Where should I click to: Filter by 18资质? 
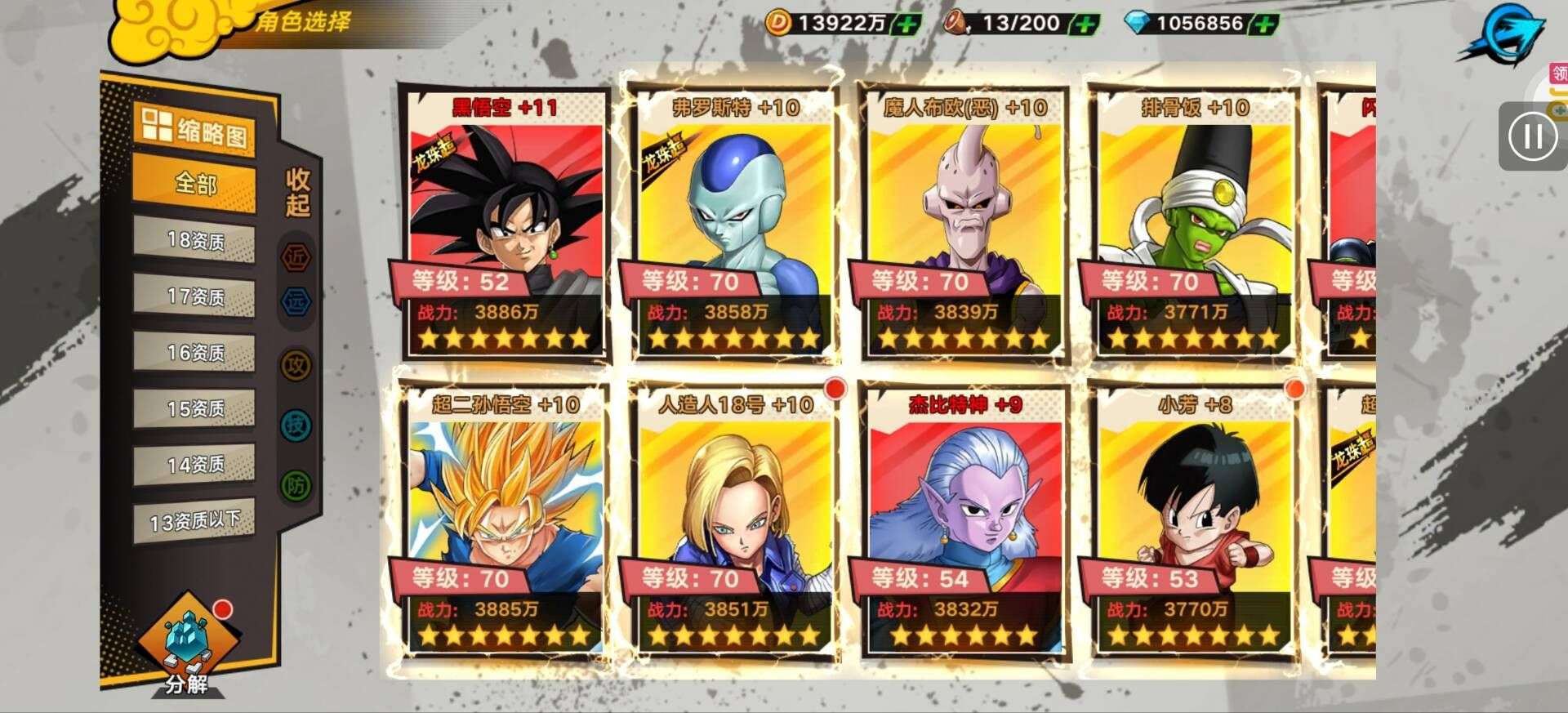pyautogui.click(x=194, y=241)
